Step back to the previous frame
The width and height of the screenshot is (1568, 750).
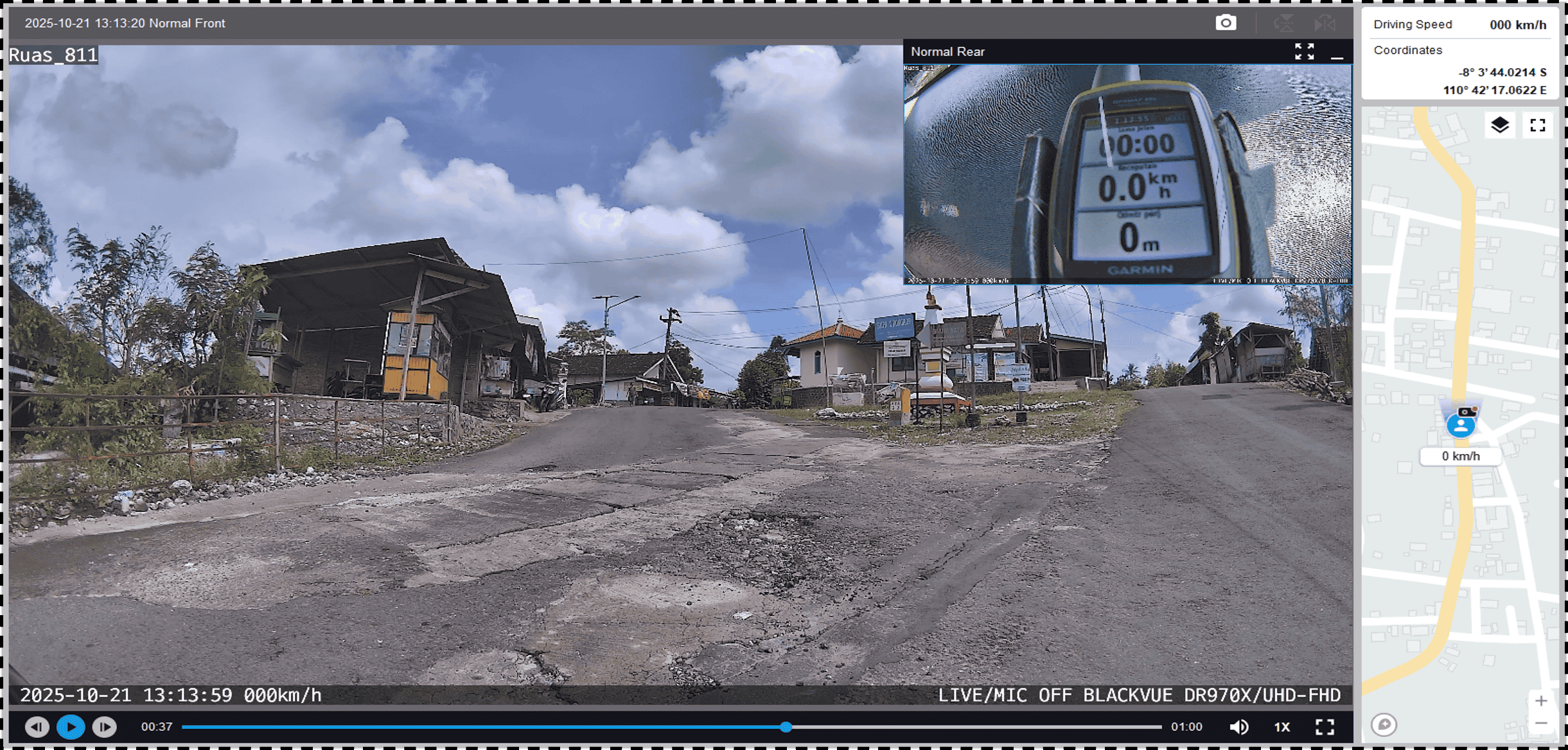(x=37, y=727)
